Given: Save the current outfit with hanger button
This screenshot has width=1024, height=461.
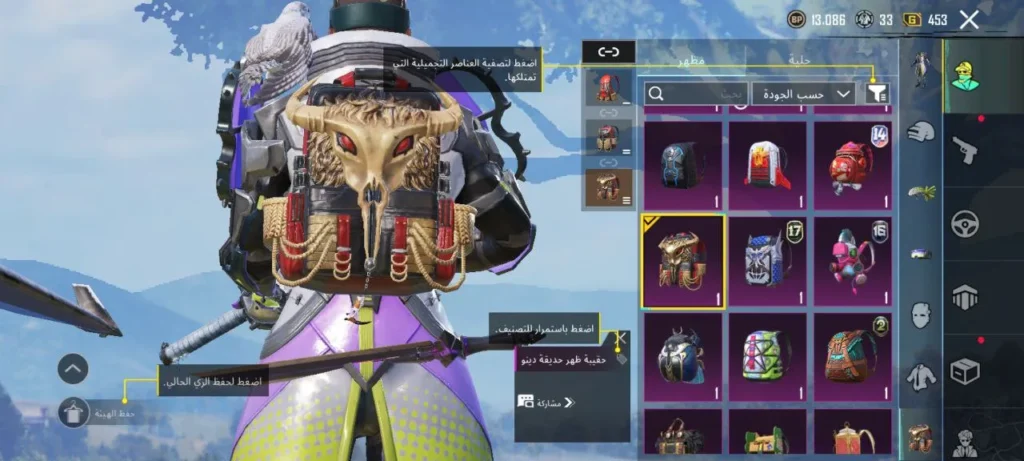Looking at the screenshot, I should [74, 412].
